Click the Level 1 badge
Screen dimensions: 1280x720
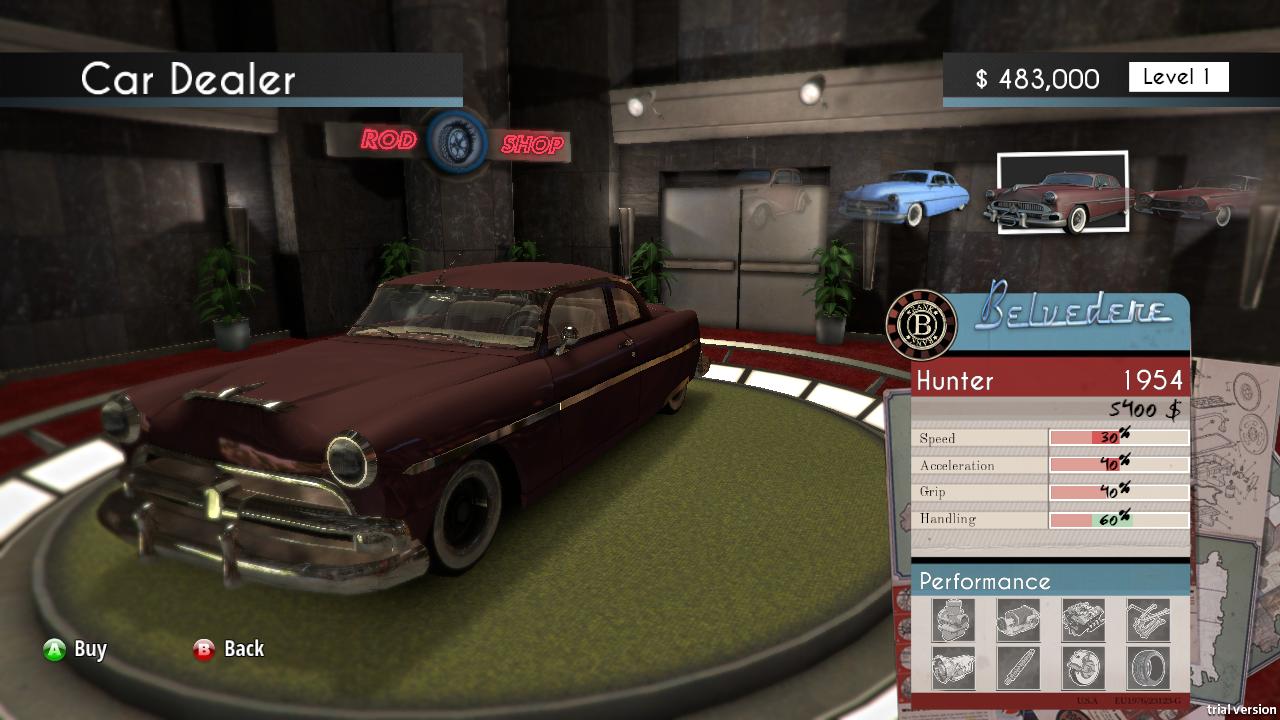pos(1178,77)
